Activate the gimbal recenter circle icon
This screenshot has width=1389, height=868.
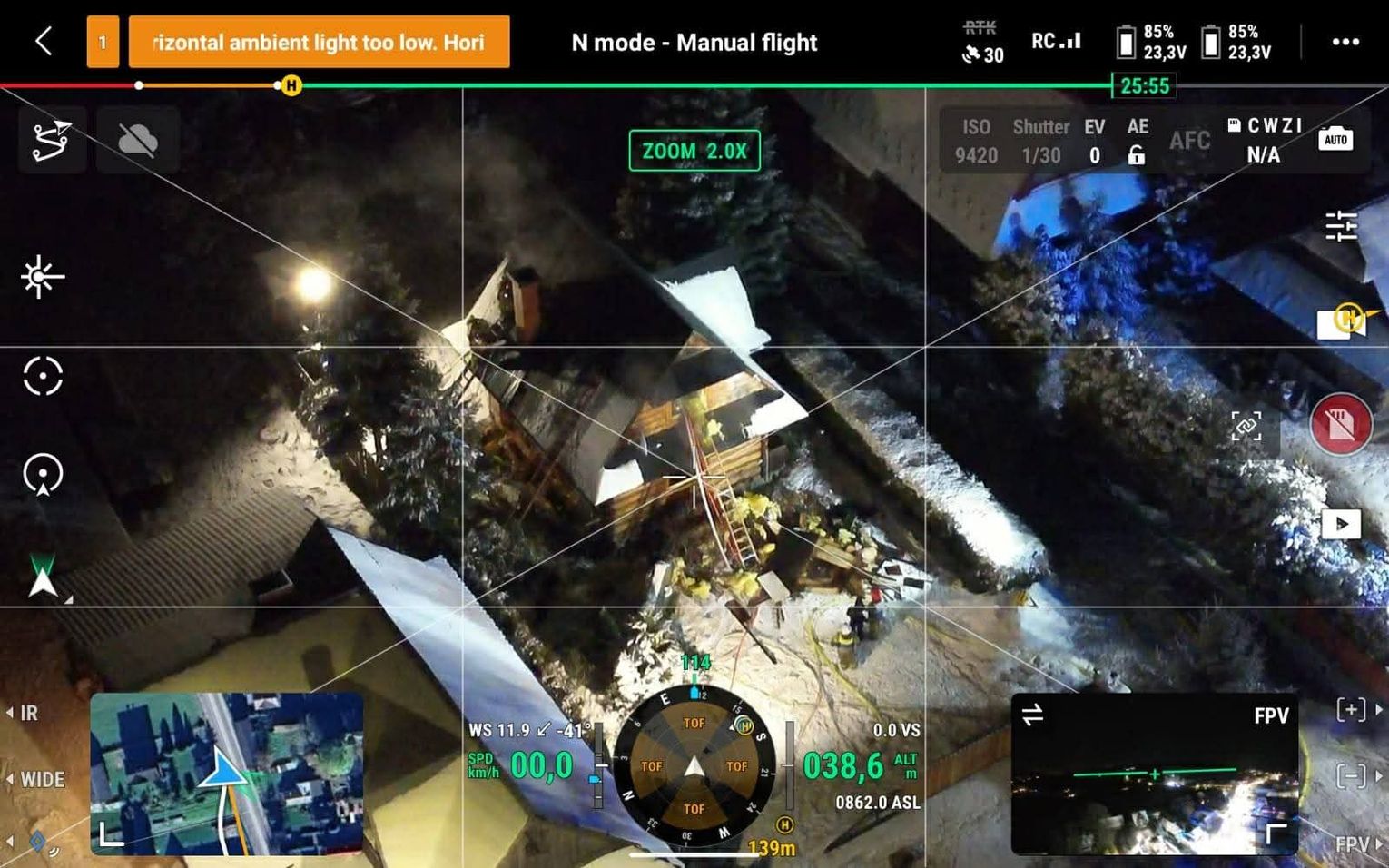pyautogui.click(x=43, y=376)
